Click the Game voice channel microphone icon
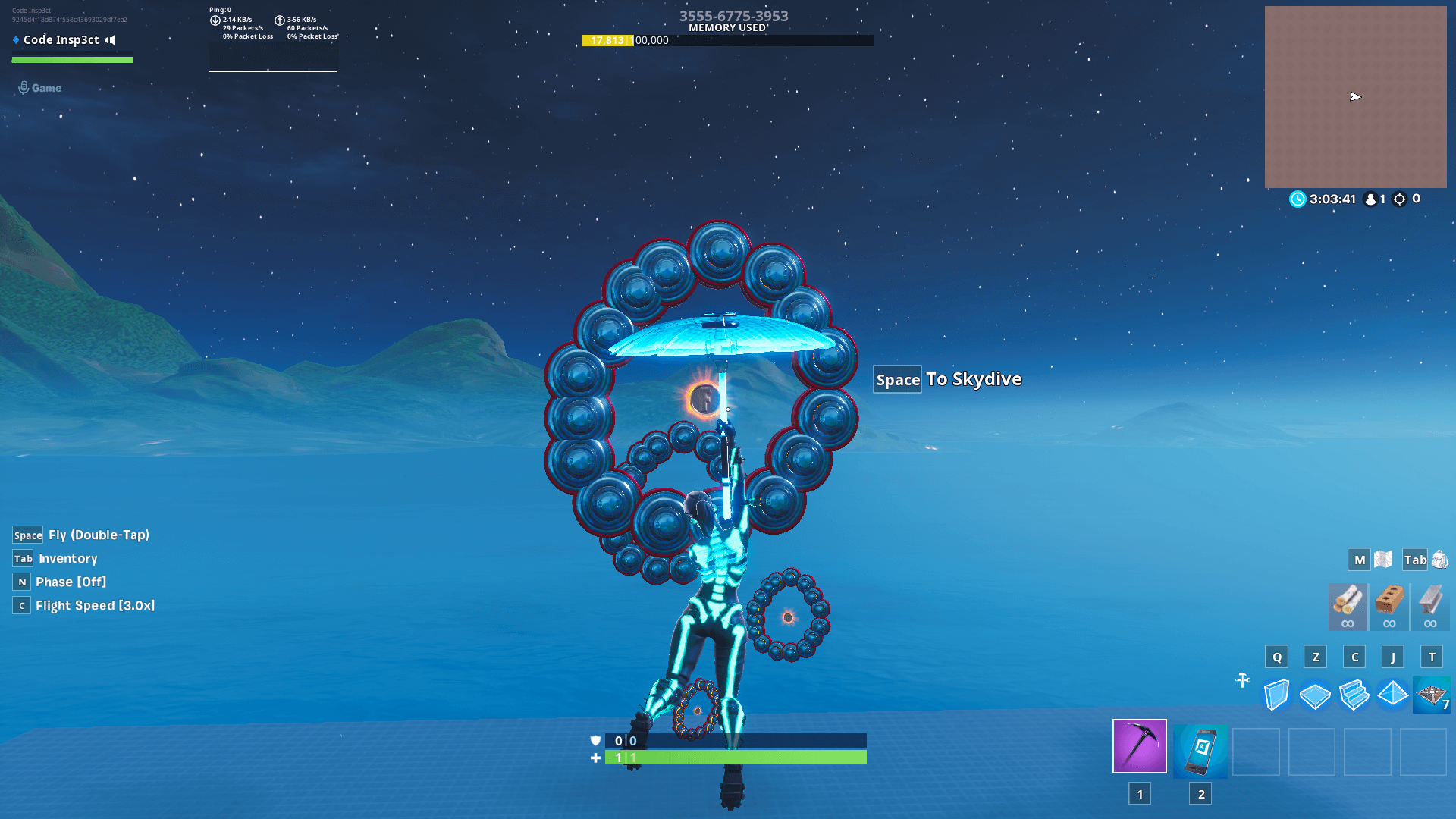 tap(23, 87)
